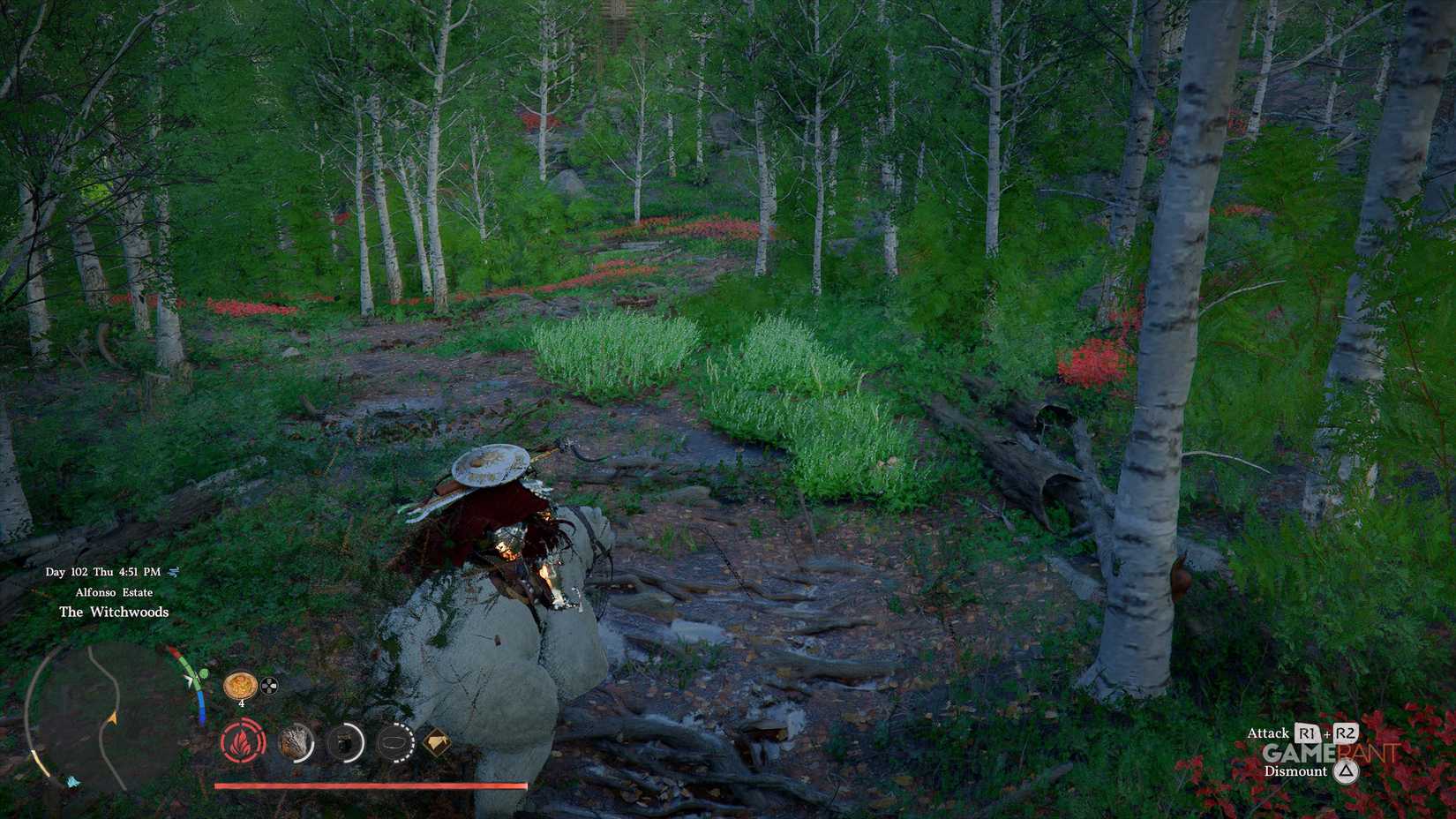
Task: Click the gold diamond arrow icon in the hotbar
Action: [x=437, y=742]
